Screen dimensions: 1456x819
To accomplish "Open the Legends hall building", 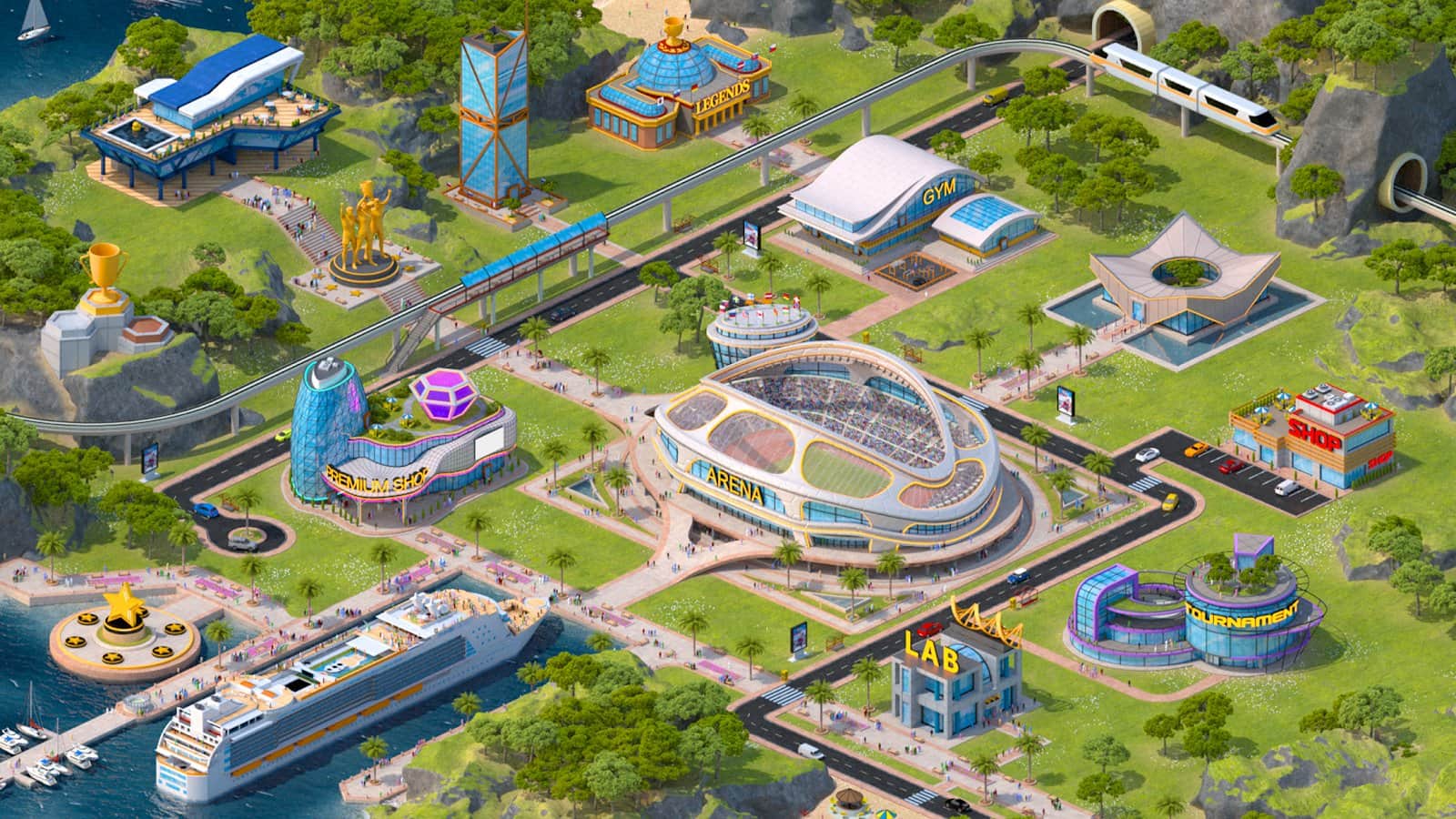I will coord(678,91).
